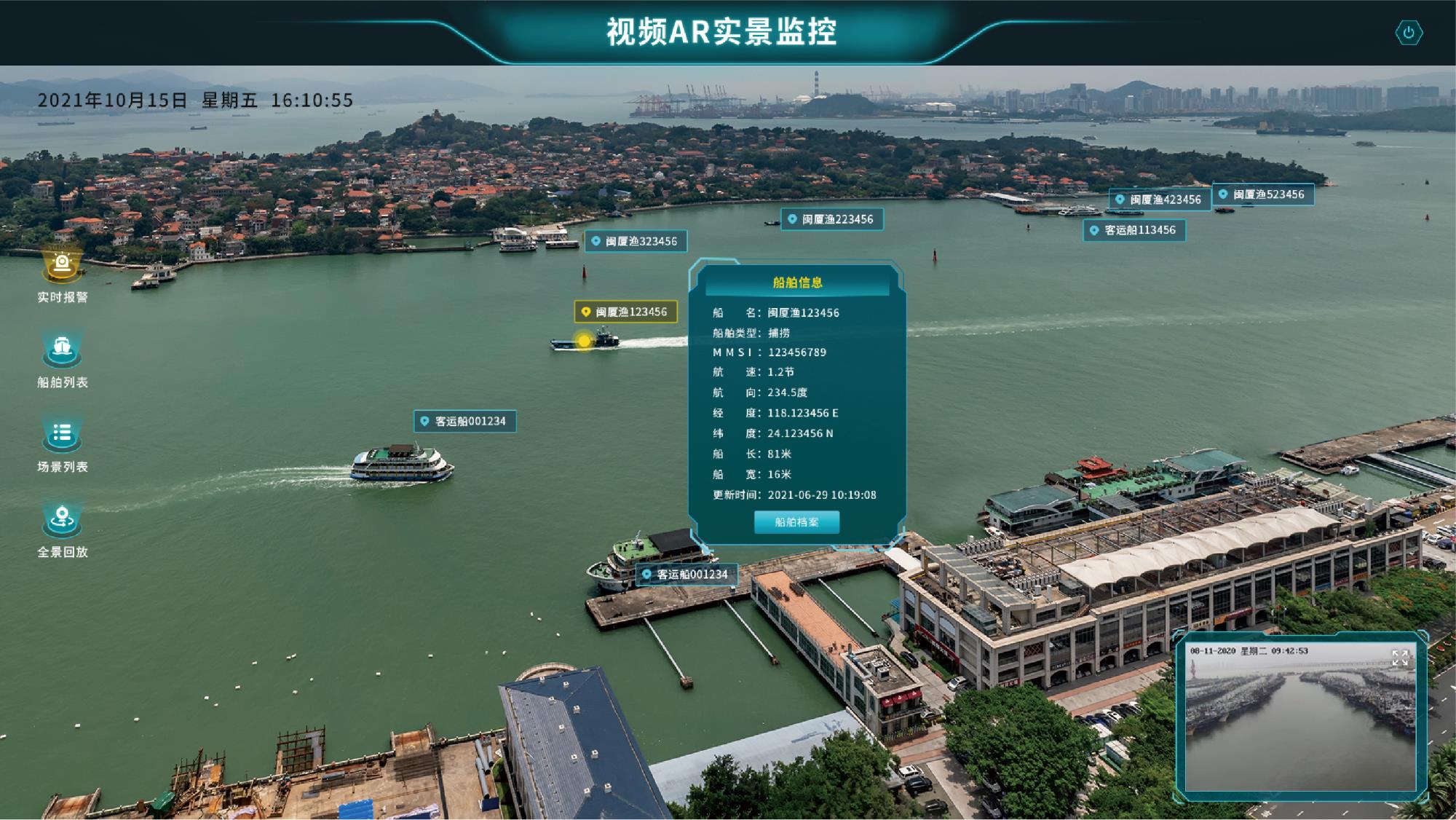Click the highlighted 闽厦渔123456 ship label
The height and width of the screenshot is (820, 1456).
[625, 312]
